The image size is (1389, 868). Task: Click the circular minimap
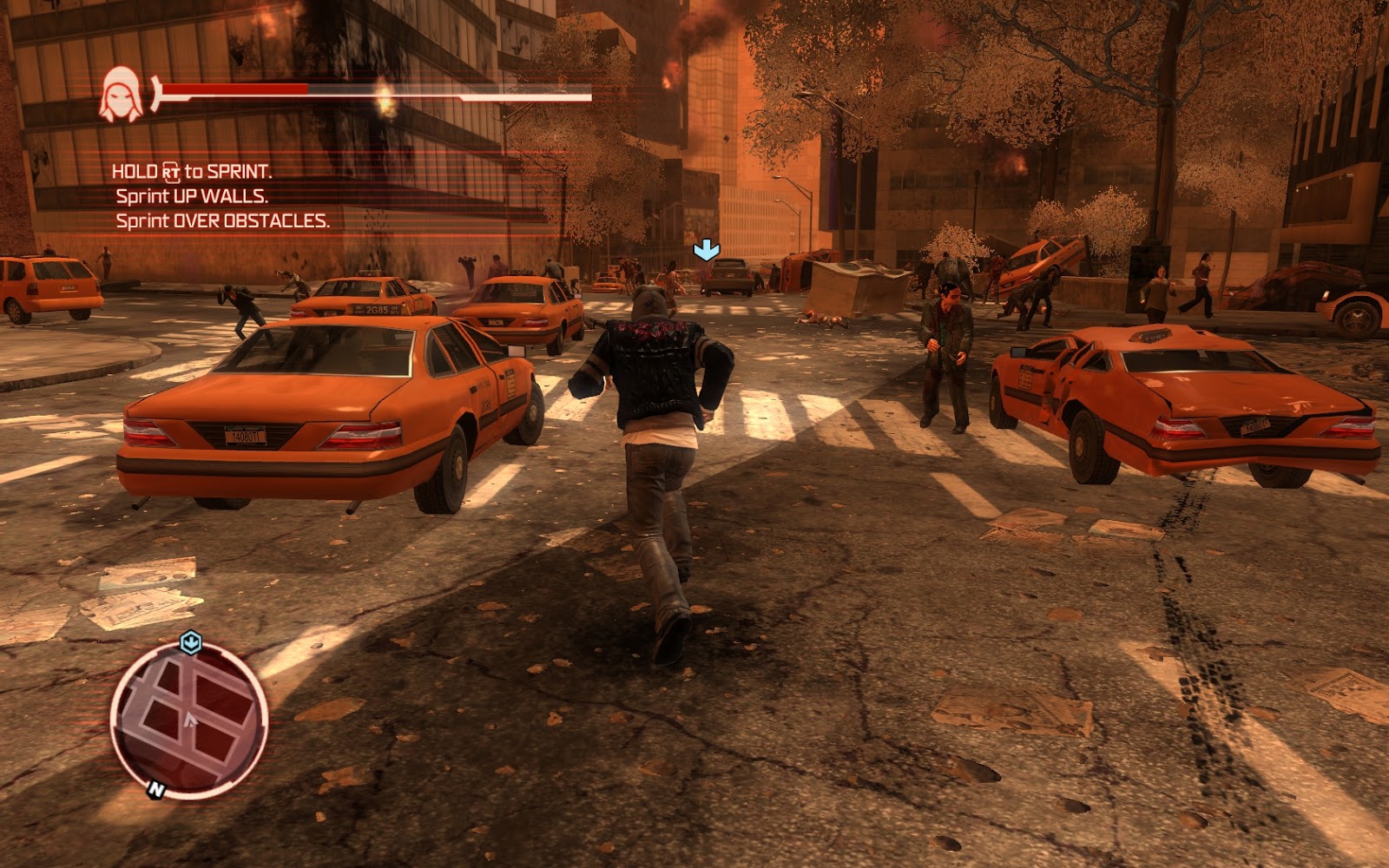(x=188, y=720)
